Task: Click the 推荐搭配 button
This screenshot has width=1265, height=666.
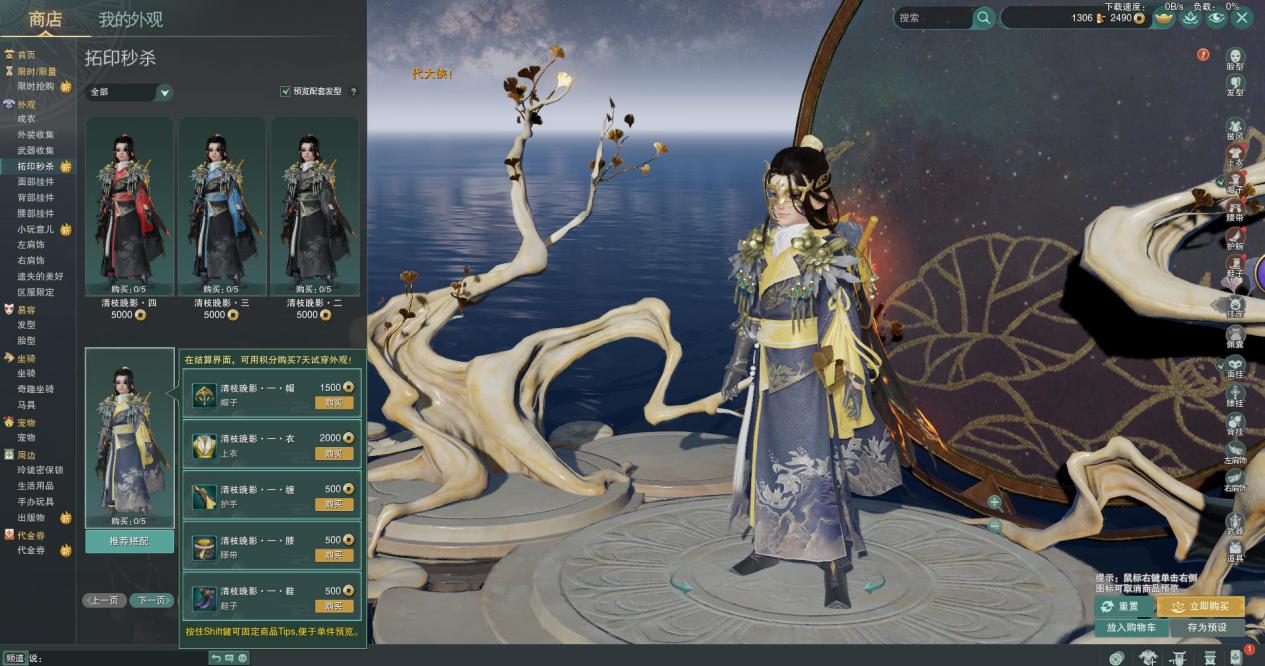Action: tap(129, 541)
